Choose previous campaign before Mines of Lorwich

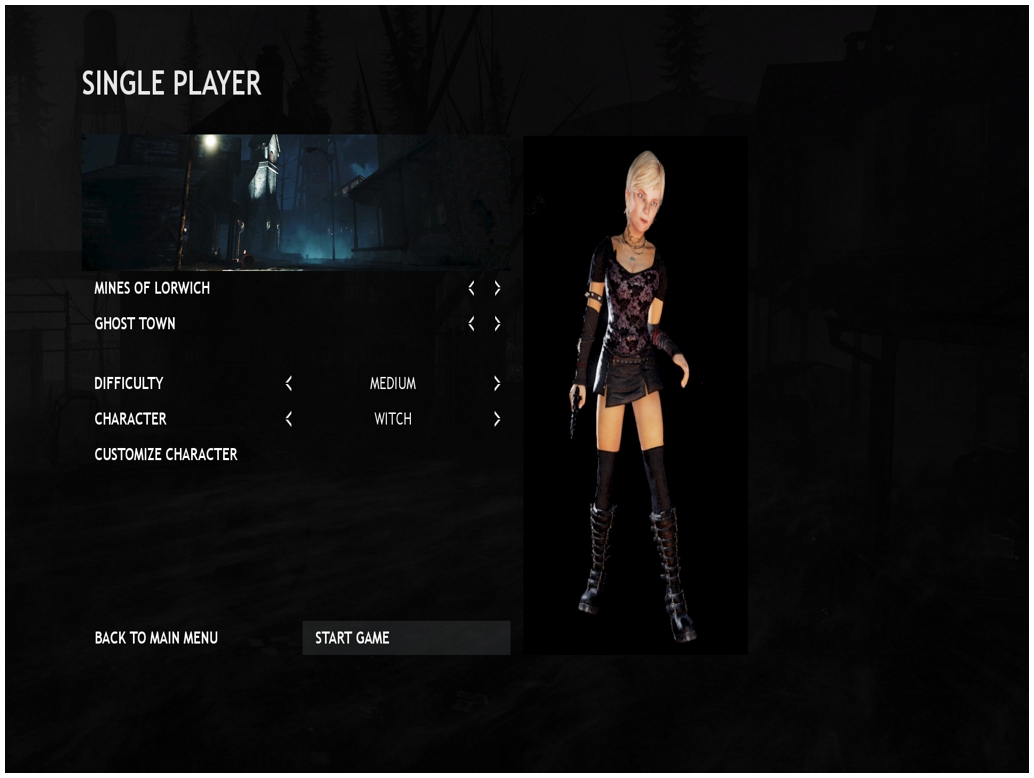pyautogui.click(x=472, y=288)
